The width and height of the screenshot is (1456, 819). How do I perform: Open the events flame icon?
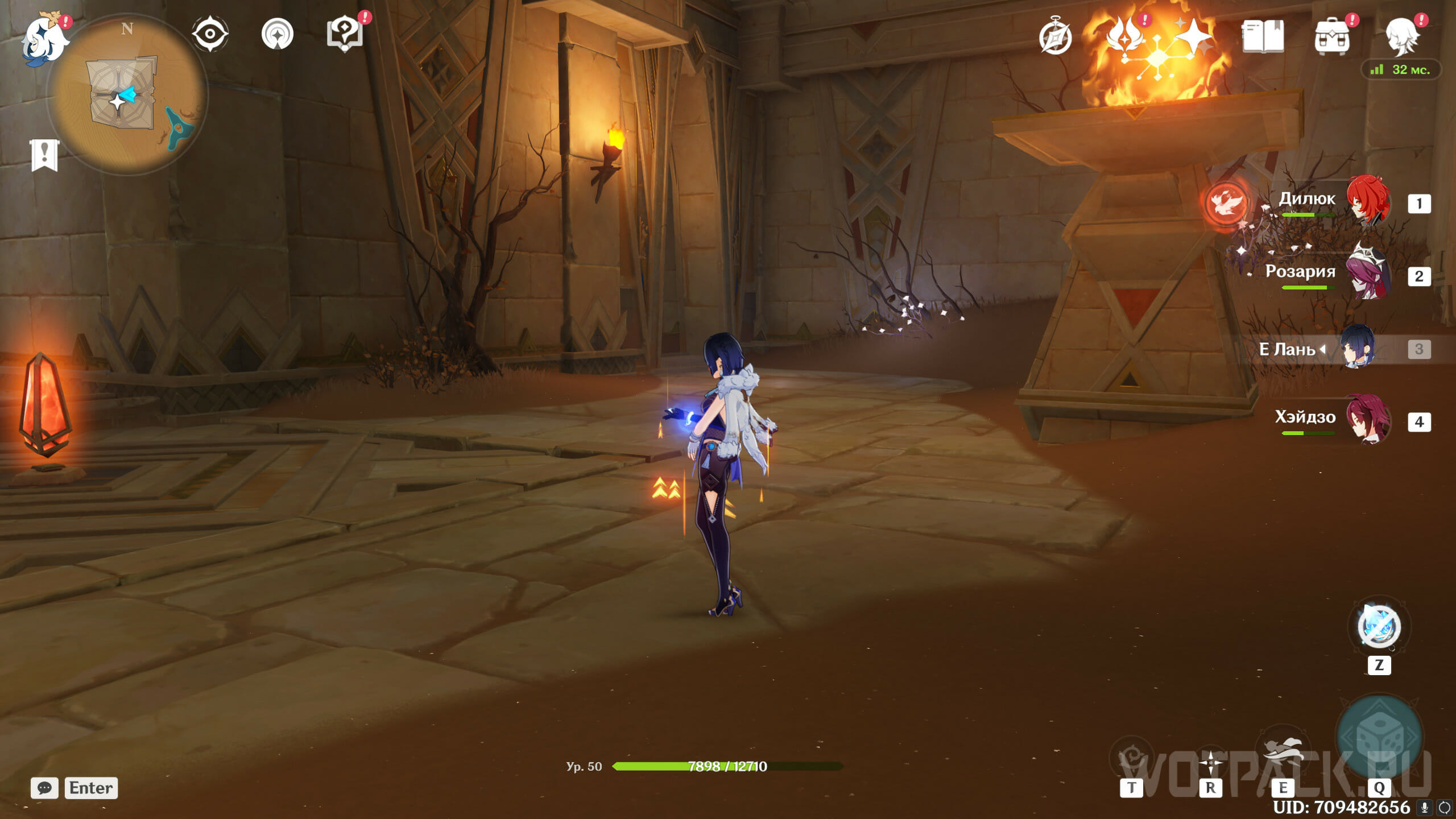click(1126, 35)
